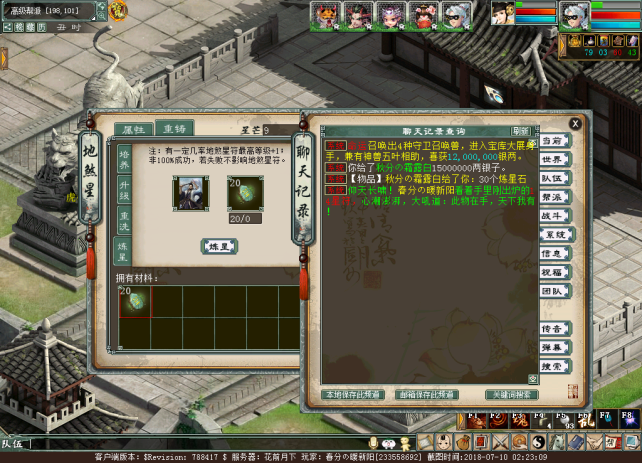This screenshot has width=642, height=463.
Task: Open the 祝福 blessing channel
Action: point(553,271)
